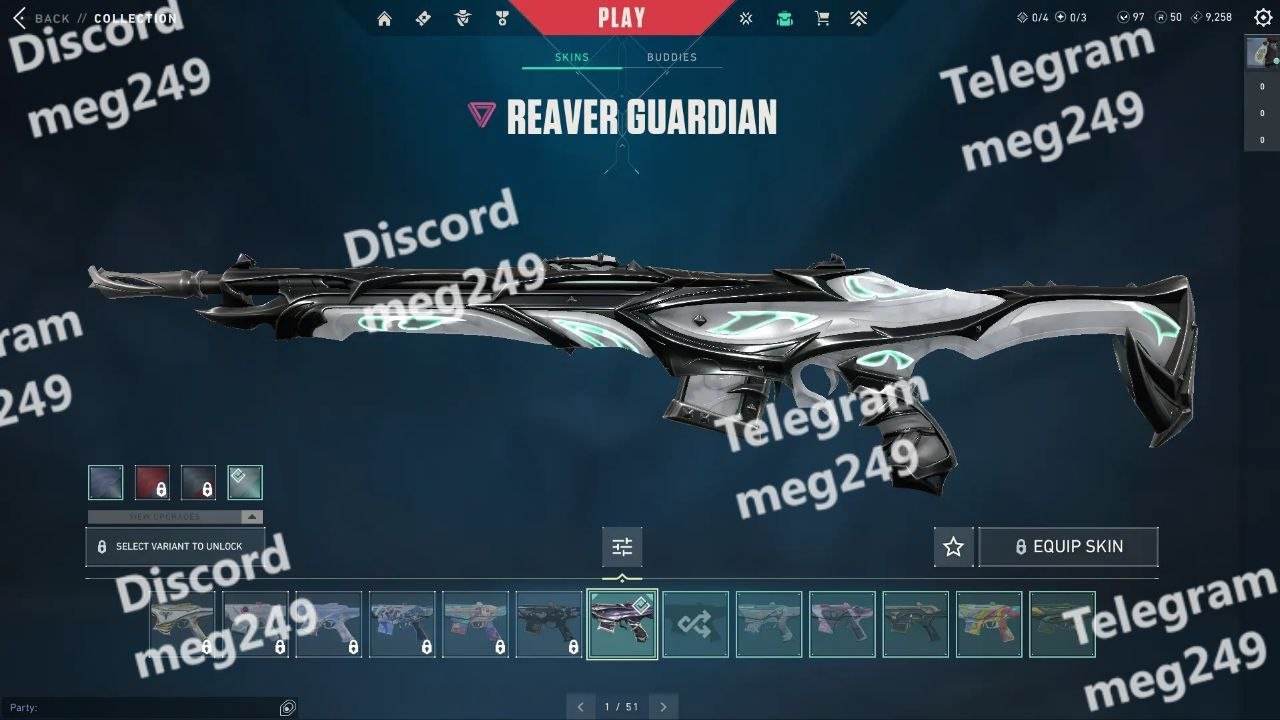Screen dimensions: 1280x720
Task: Switch to the Buddies tab
Action: (x=672, y=57)
